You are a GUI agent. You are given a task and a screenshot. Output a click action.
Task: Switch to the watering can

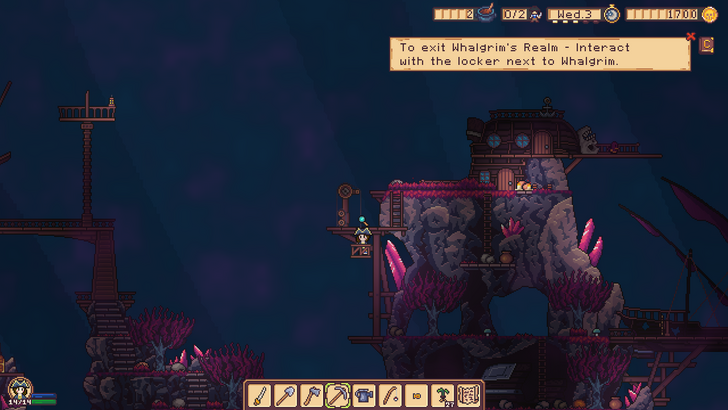coord(364,395)
